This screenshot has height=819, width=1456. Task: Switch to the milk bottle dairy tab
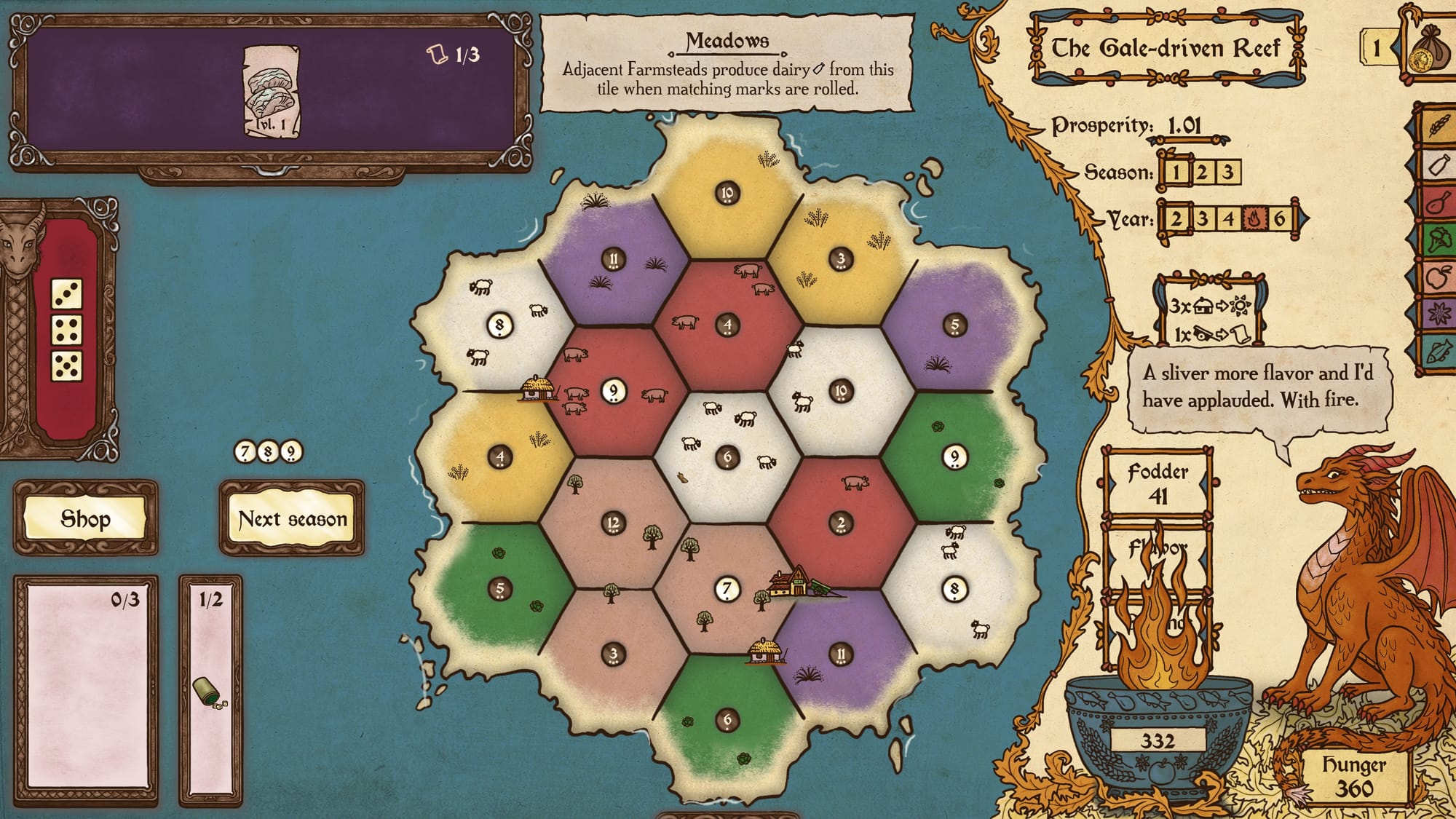1438,165
